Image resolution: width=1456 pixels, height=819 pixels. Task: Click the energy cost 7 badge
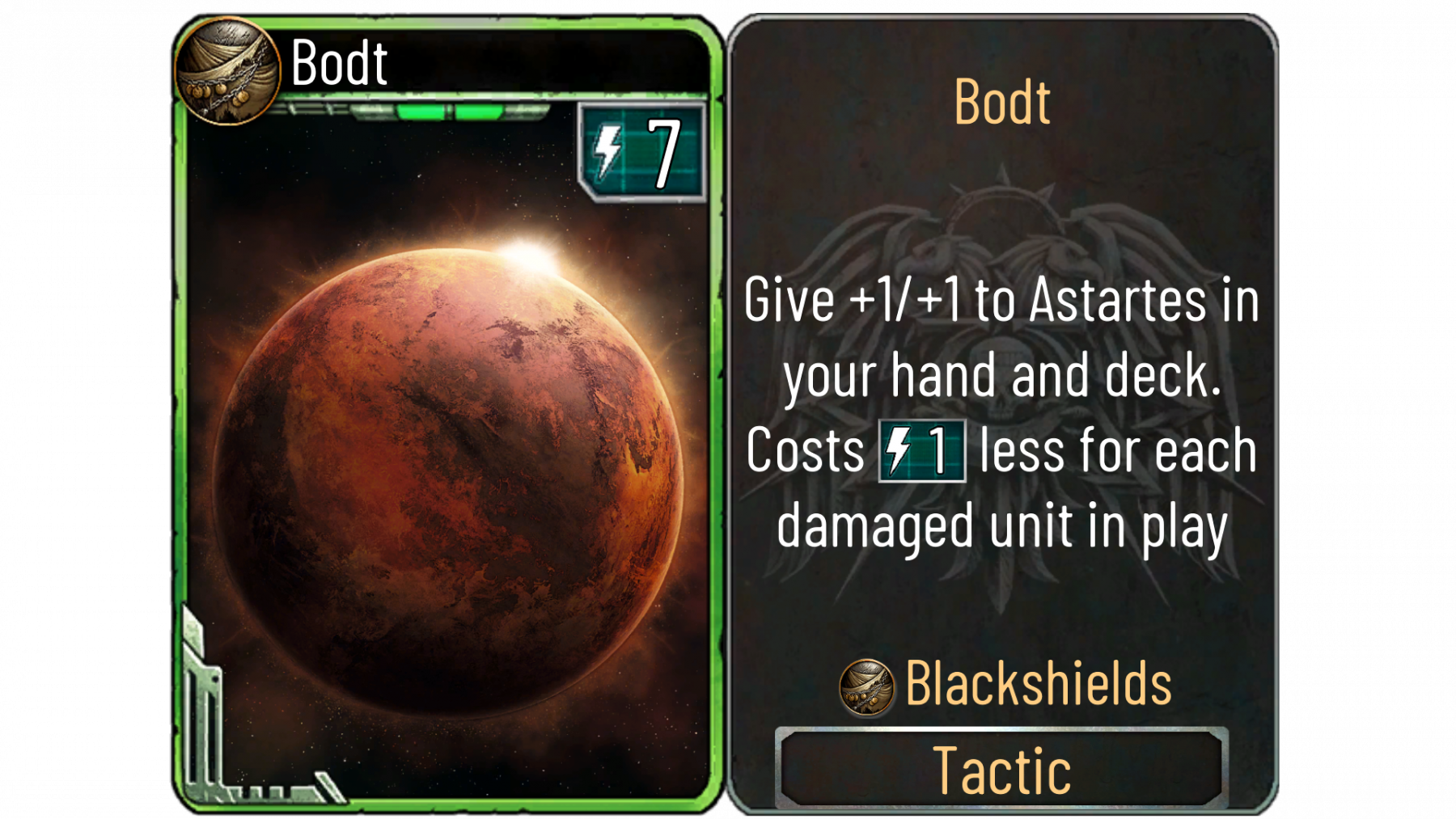click(x=642, y=152)
